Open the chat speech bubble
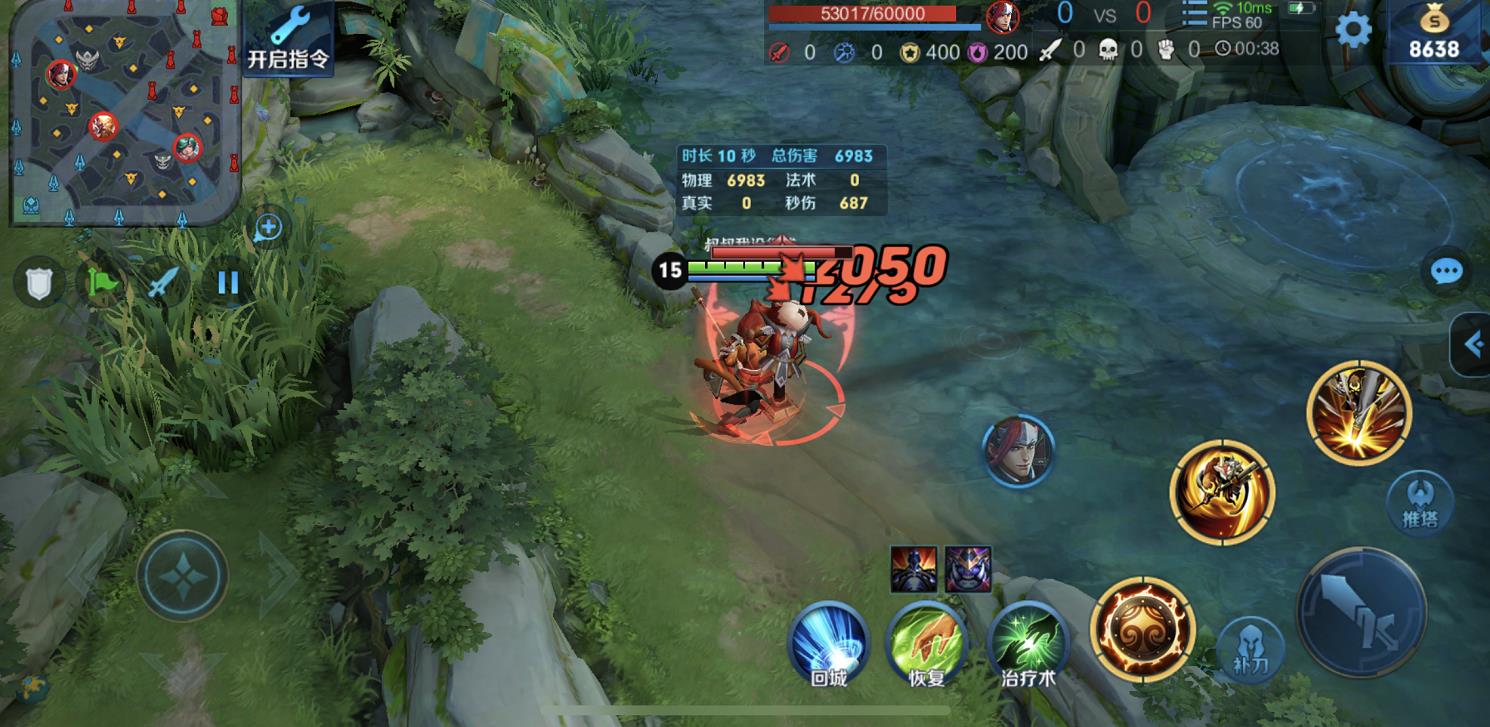The width and height of the screenshot is (1490, 727). (1446, 271)
